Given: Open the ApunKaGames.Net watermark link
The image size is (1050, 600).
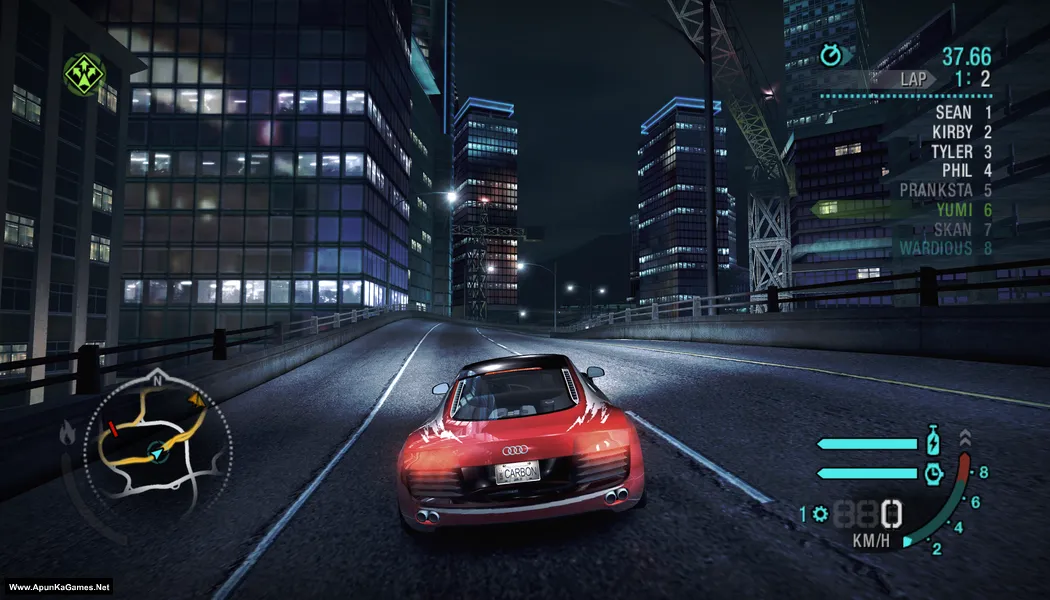Looking at the screenshot, I should tap(58, 587).
